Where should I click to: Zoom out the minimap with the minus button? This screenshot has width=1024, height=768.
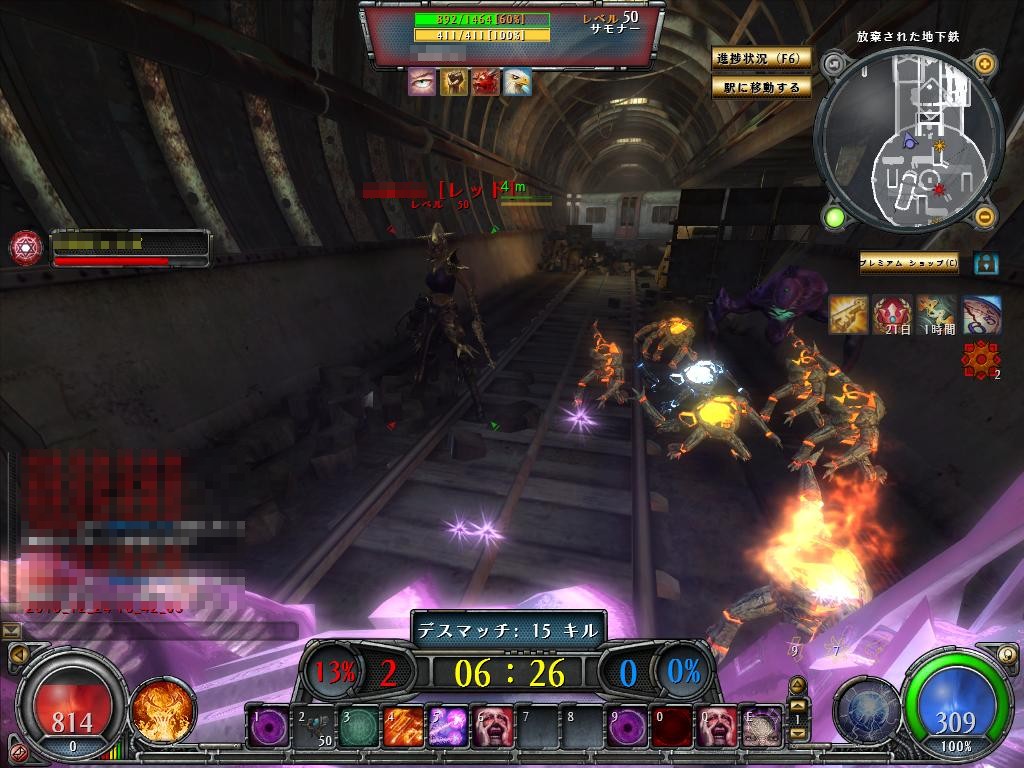(985, 216)
